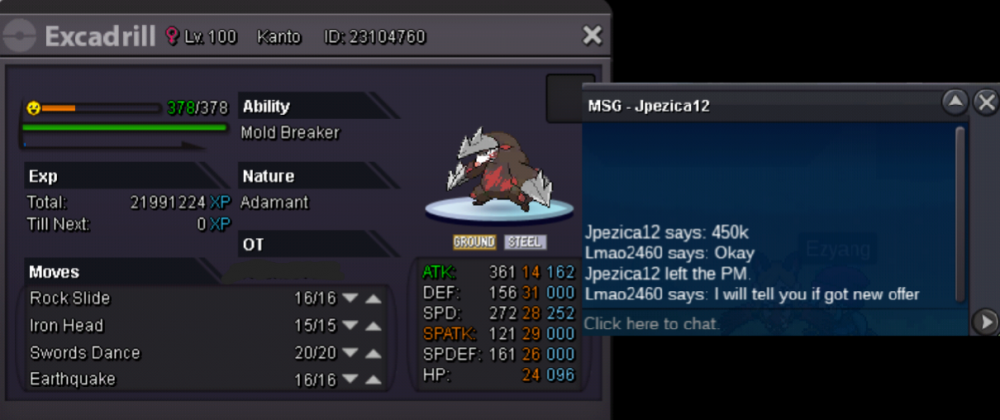Send the chat message with the arrow button
Viewport: 1000px width, 420px height.
(x=985, y=322)
